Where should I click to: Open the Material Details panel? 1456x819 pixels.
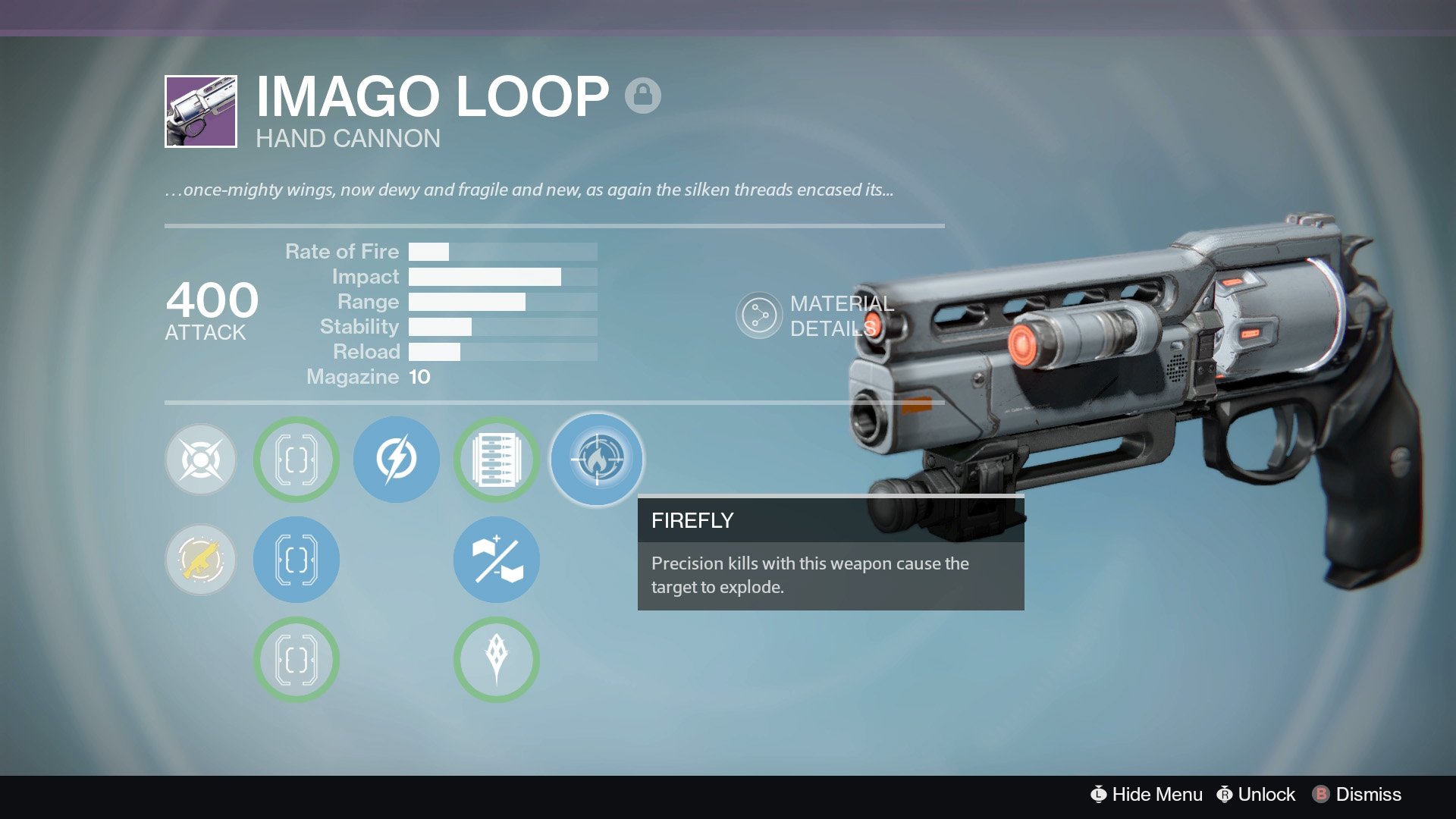758,315
